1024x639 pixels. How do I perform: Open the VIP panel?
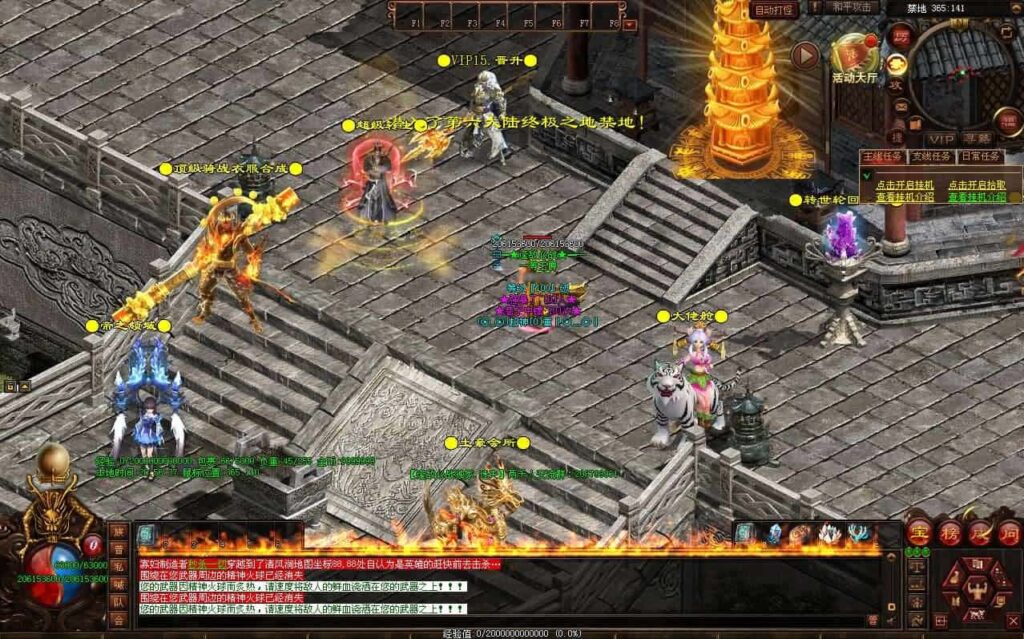coord(940,138)
